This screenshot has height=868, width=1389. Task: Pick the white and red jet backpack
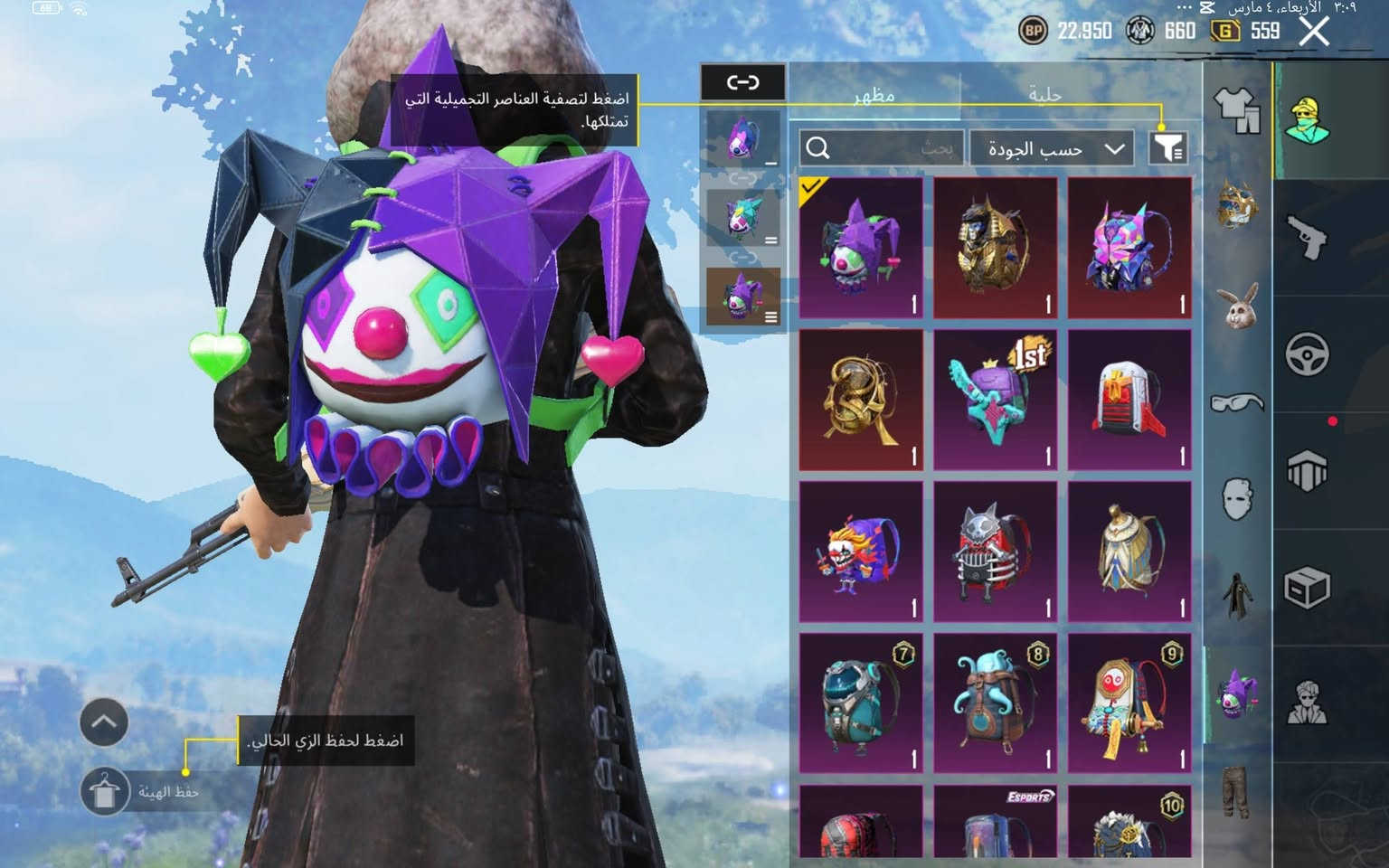tap(1129, 400)
